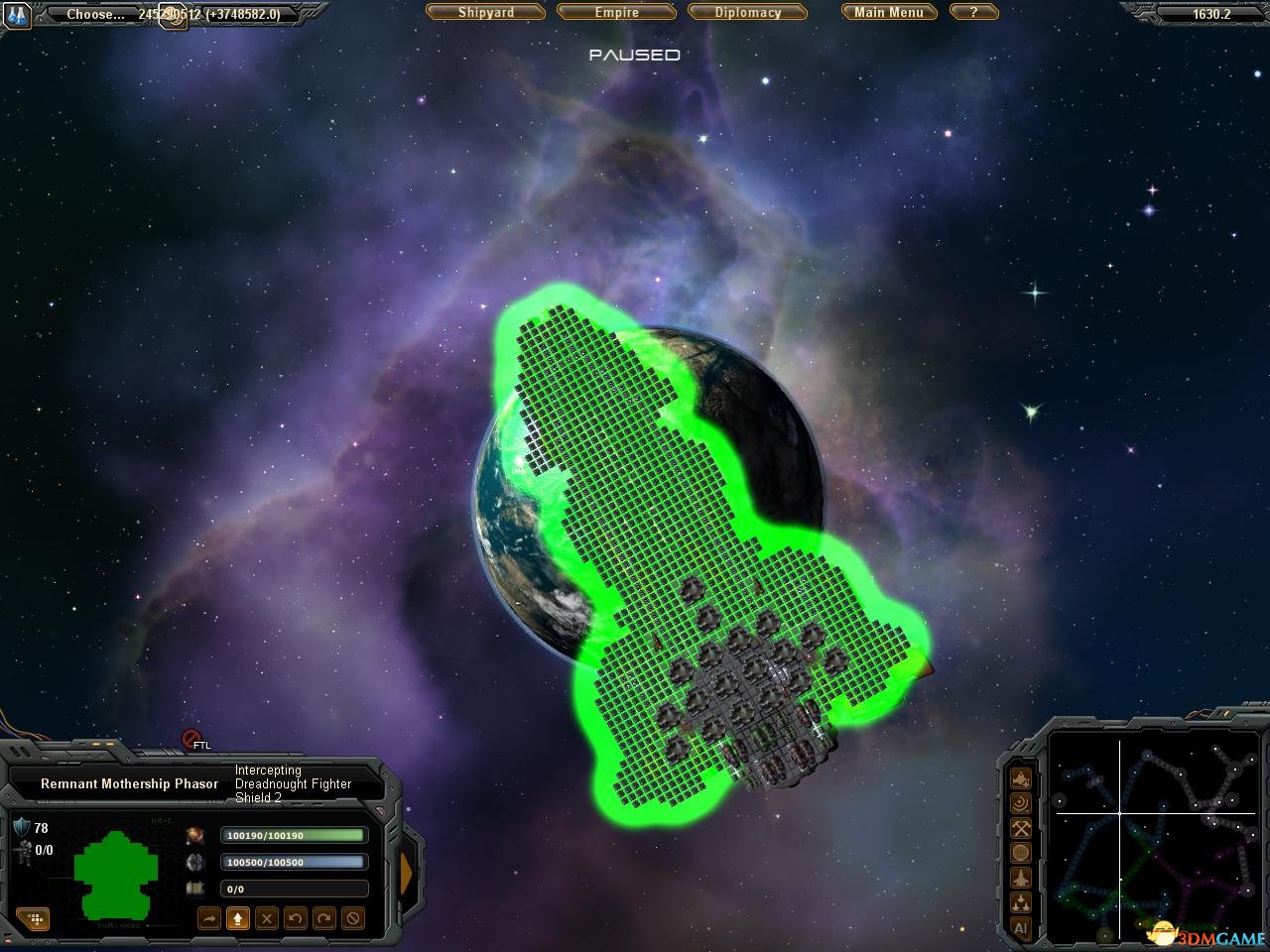This screenshot has width=1270, height=952.
Task: Toggle the AI button beside minimap
Action: [1020, 928]
